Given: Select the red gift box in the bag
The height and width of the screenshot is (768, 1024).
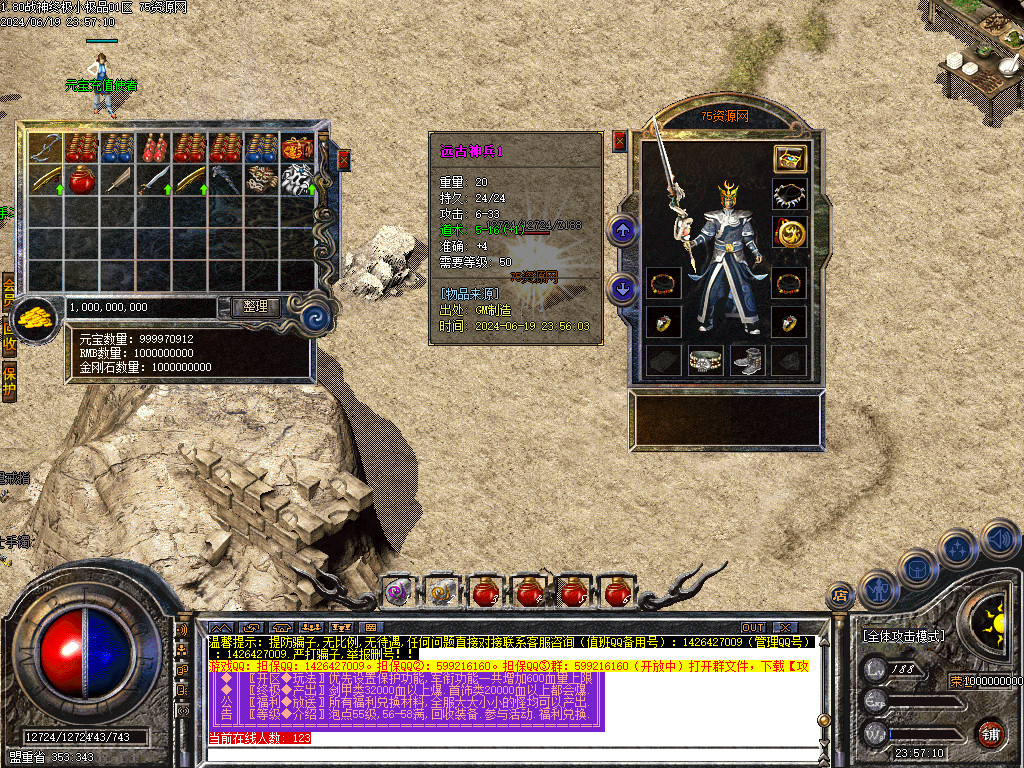Looking at the screenshot, I should pos(297,147).
